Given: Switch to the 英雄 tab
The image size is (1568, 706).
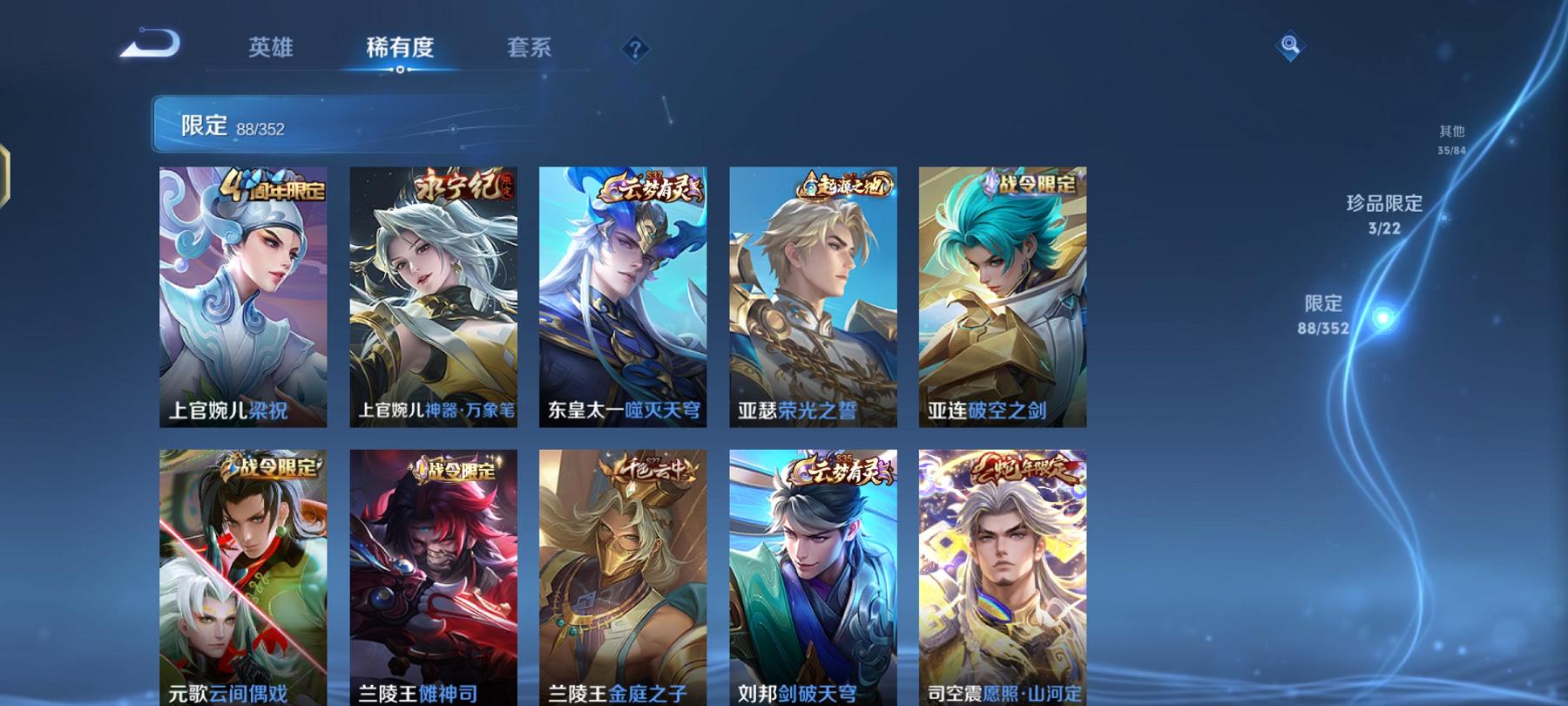Looking at the screenshot, I should click(270, 48).
